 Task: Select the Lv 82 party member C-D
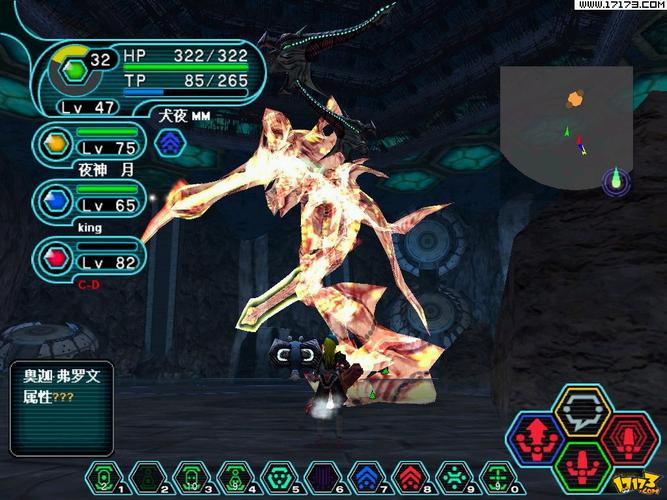point(88,257)
